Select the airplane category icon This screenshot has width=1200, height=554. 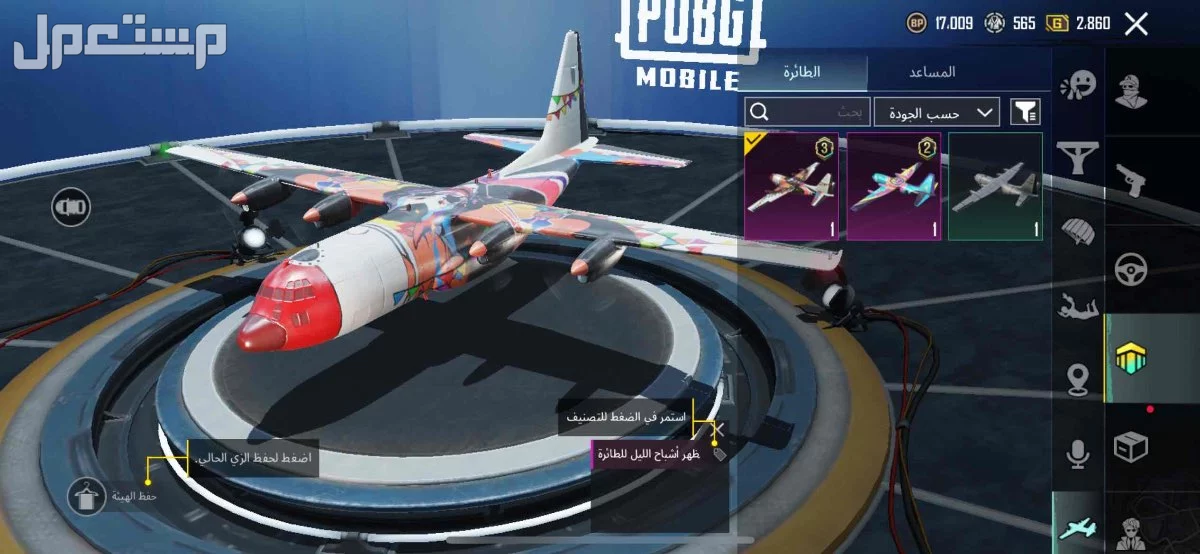point(1078,526)
